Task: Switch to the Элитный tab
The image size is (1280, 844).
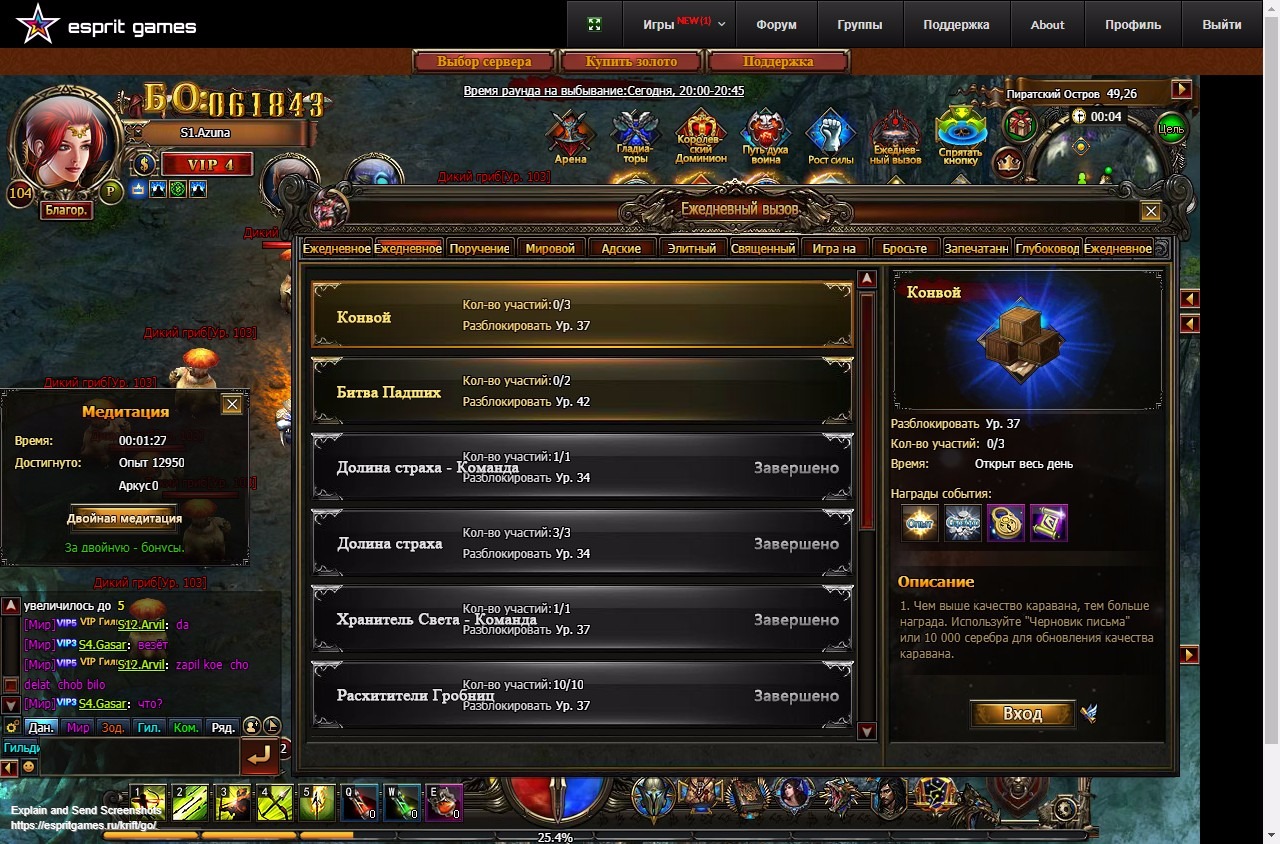Action: point(692,248)
